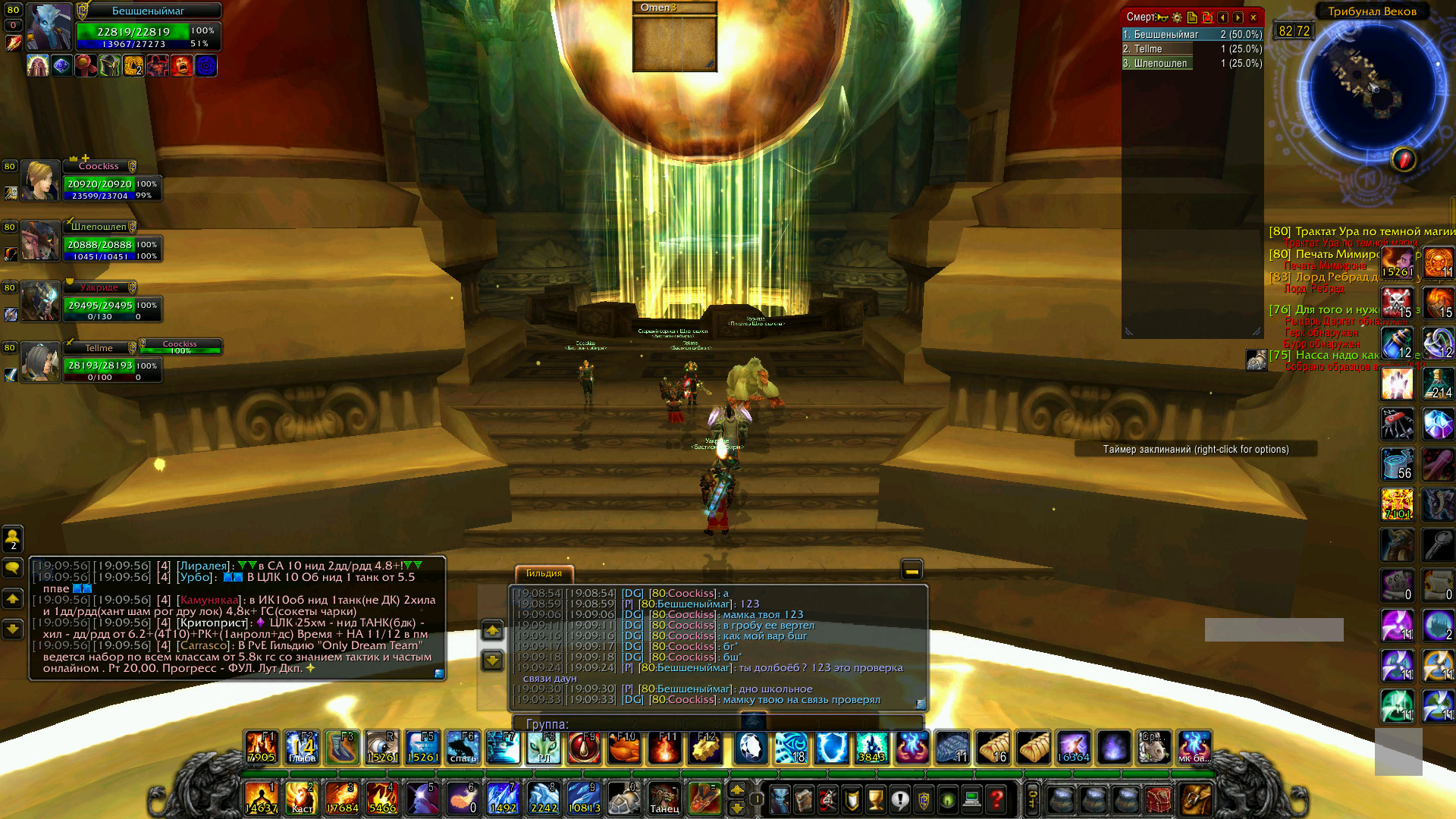Activate the Глыба ability on F2

302,748
